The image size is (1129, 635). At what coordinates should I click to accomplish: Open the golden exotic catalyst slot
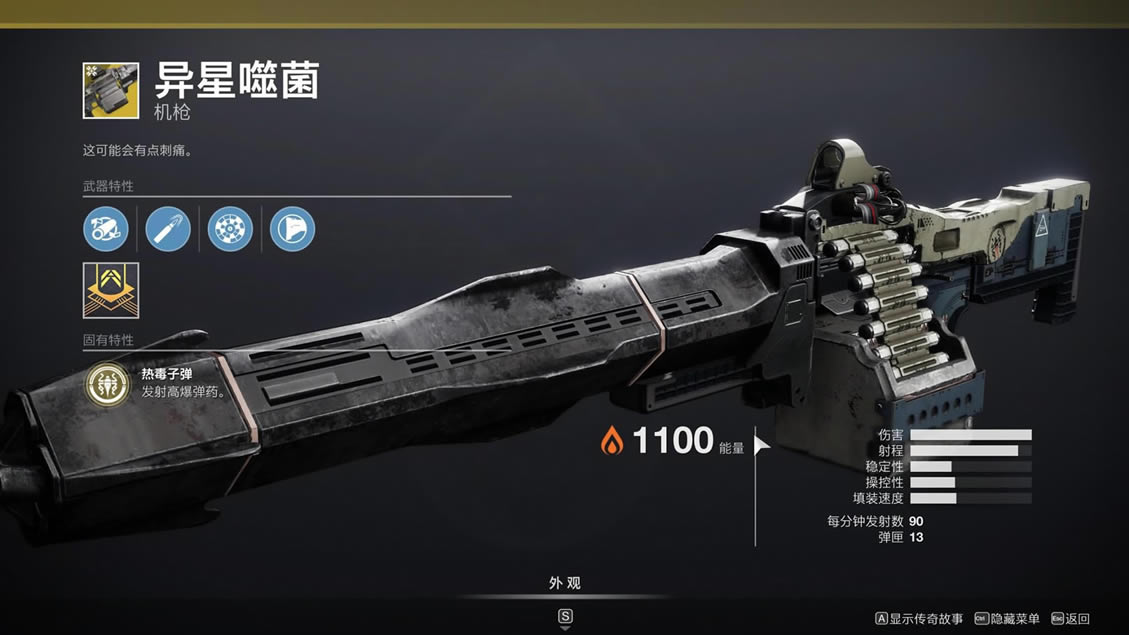(111, 290)
